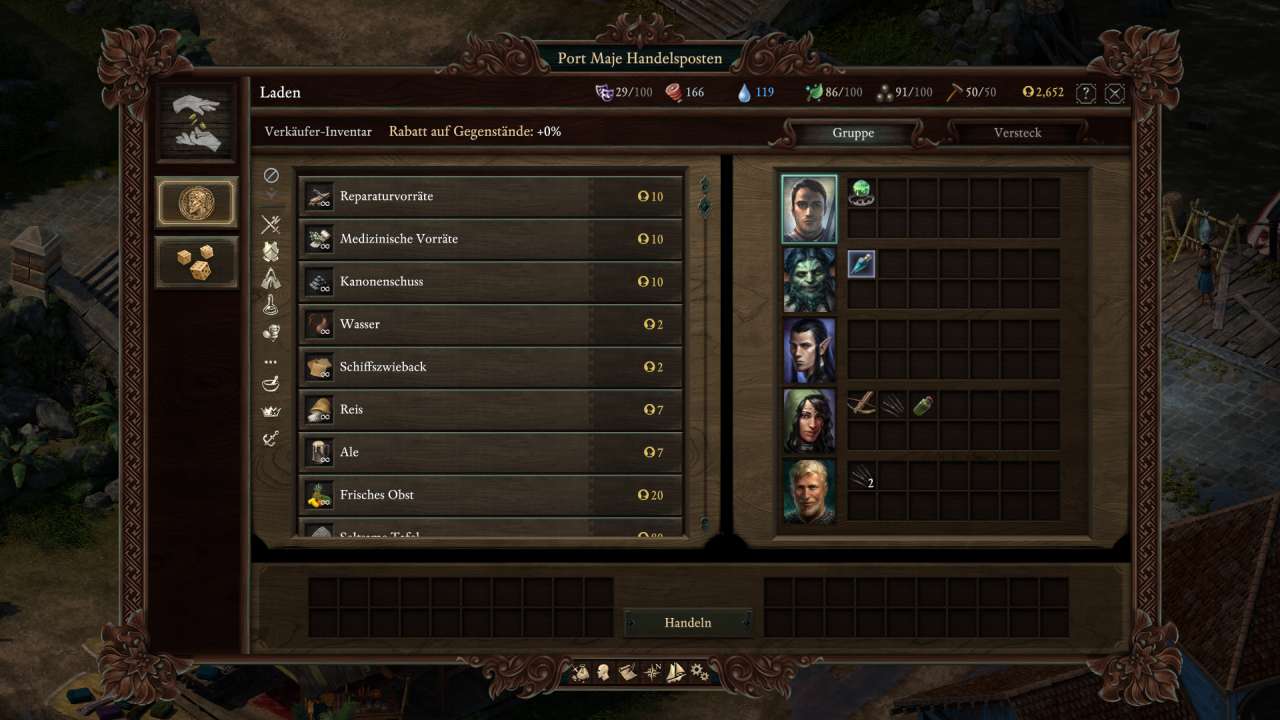
Task: Click the green gem item in first character's inventory
Action: 862,194
